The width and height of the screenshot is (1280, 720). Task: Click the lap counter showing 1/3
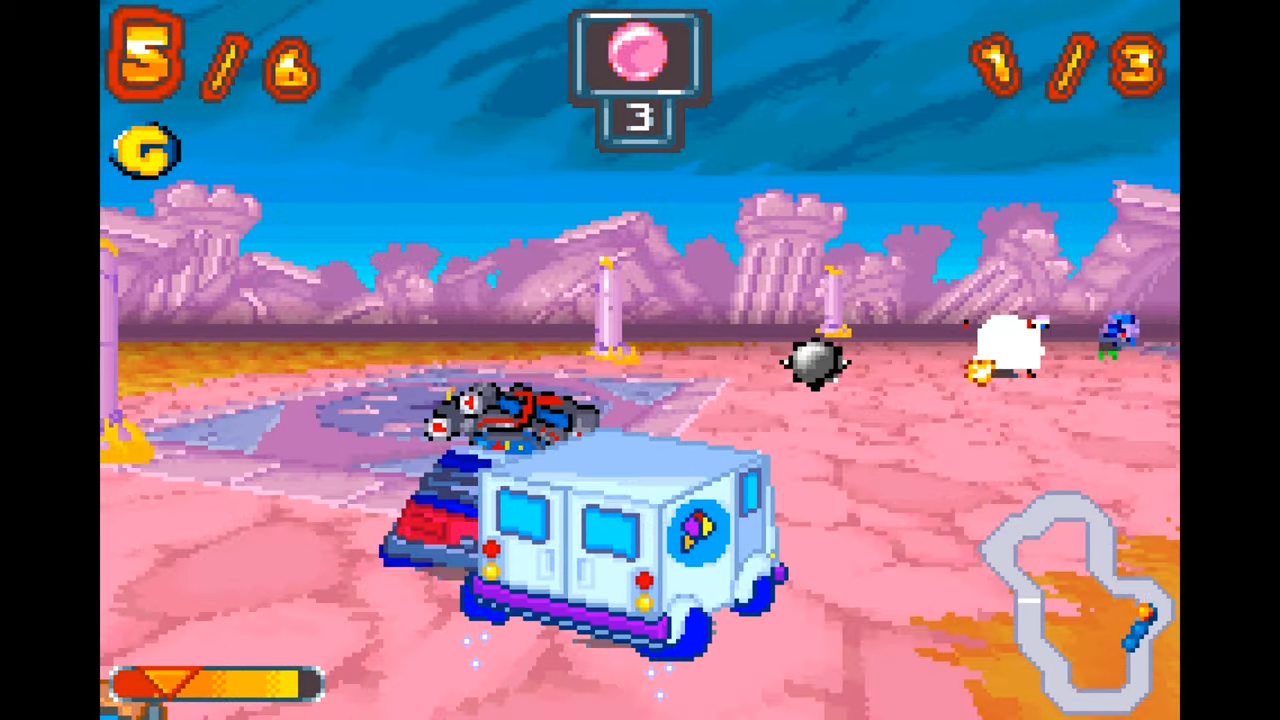pyautogui.click(x=1065, y=65)
